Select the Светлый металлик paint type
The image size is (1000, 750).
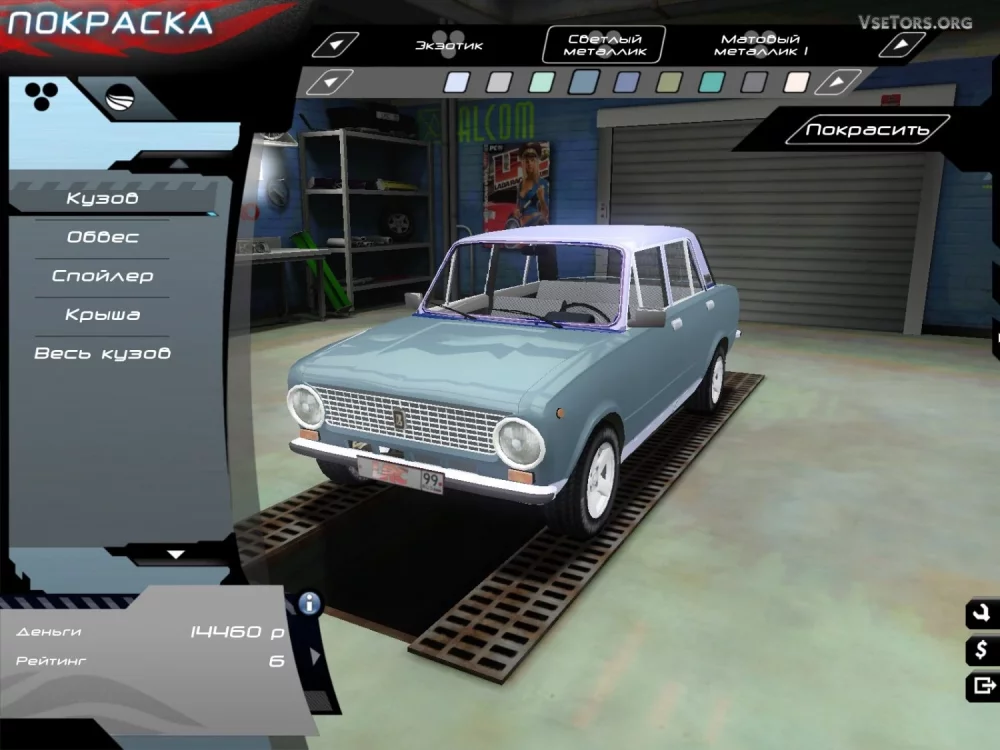point(604,45)
